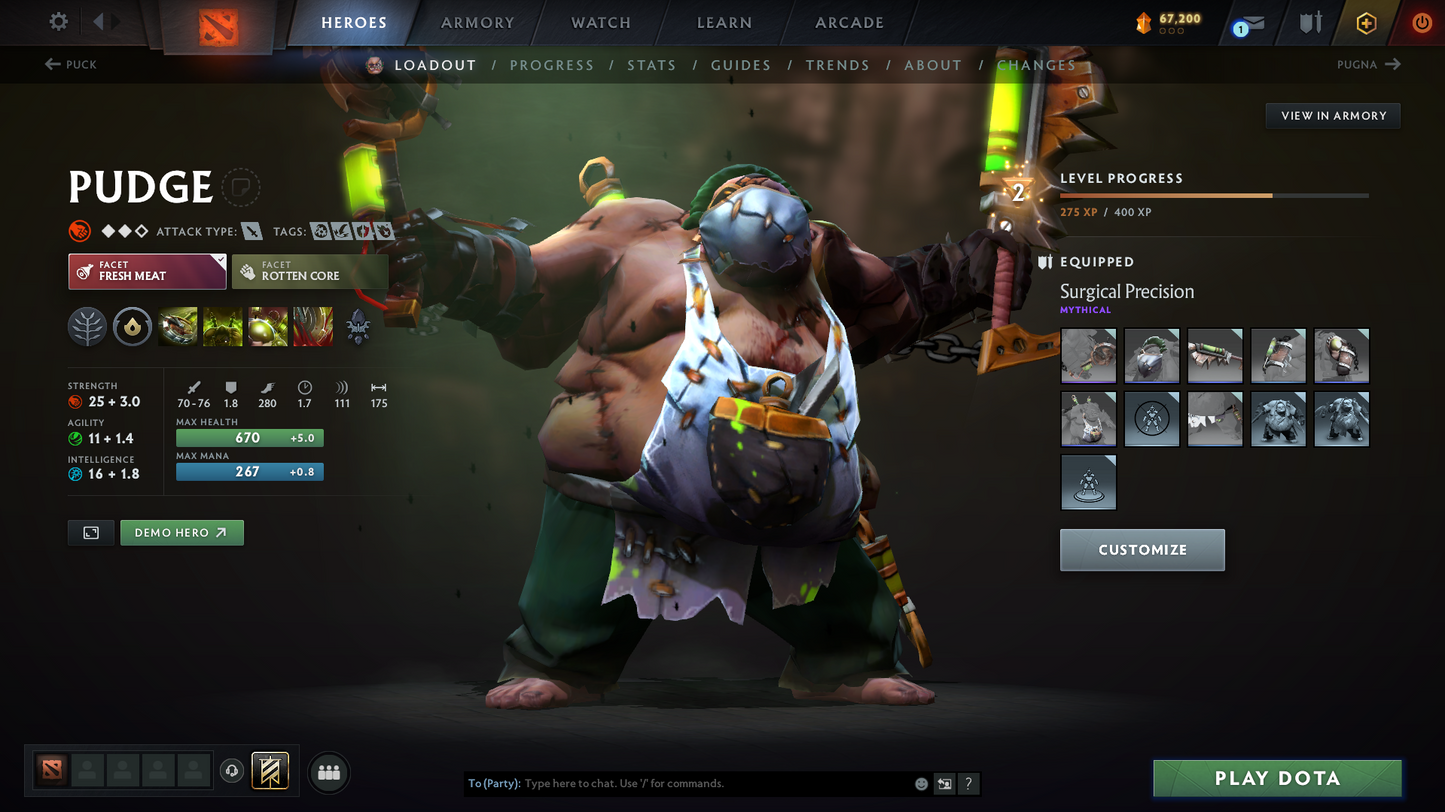
Task: Click Pudge's Dismember ultimate icon
Action: pyautogui.click(x=312, y=326)
